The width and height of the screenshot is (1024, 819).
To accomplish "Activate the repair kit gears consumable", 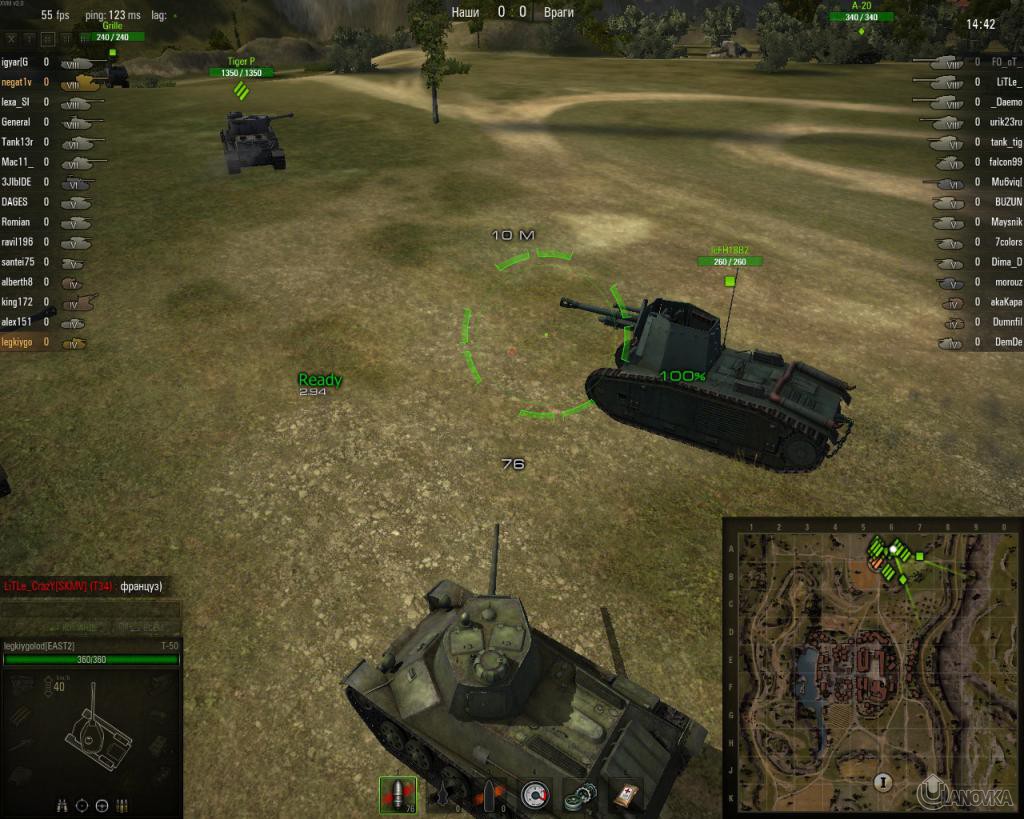I will coord(580,794).
